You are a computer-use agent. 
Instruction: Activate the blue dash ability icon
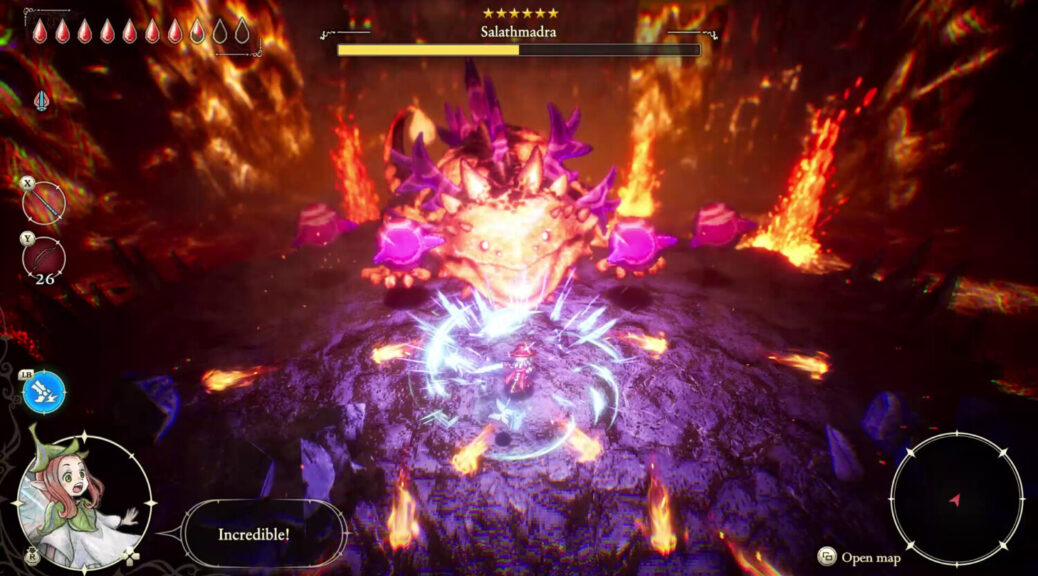[x=45, y=392]
